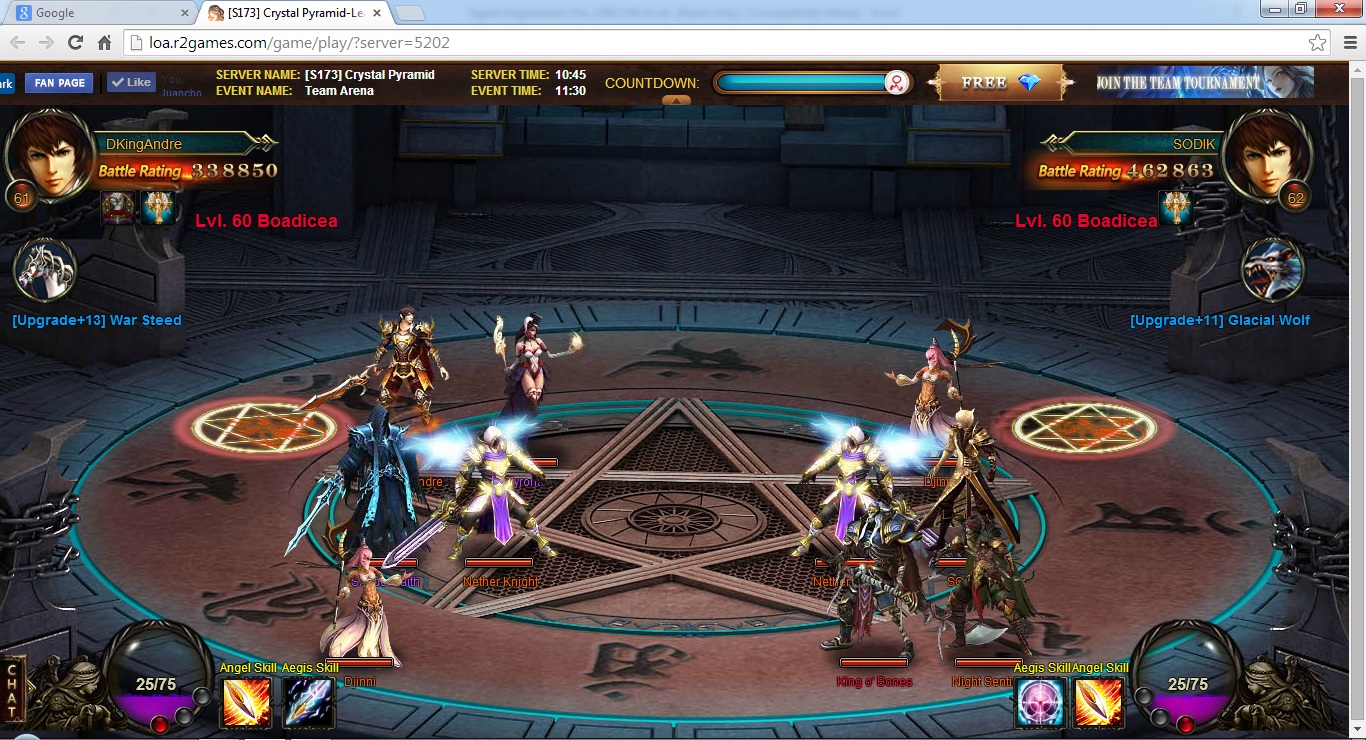Viewport: 1366px width, 740px height.
Task: Select SODIK's player portrait
Action: 1268,155
